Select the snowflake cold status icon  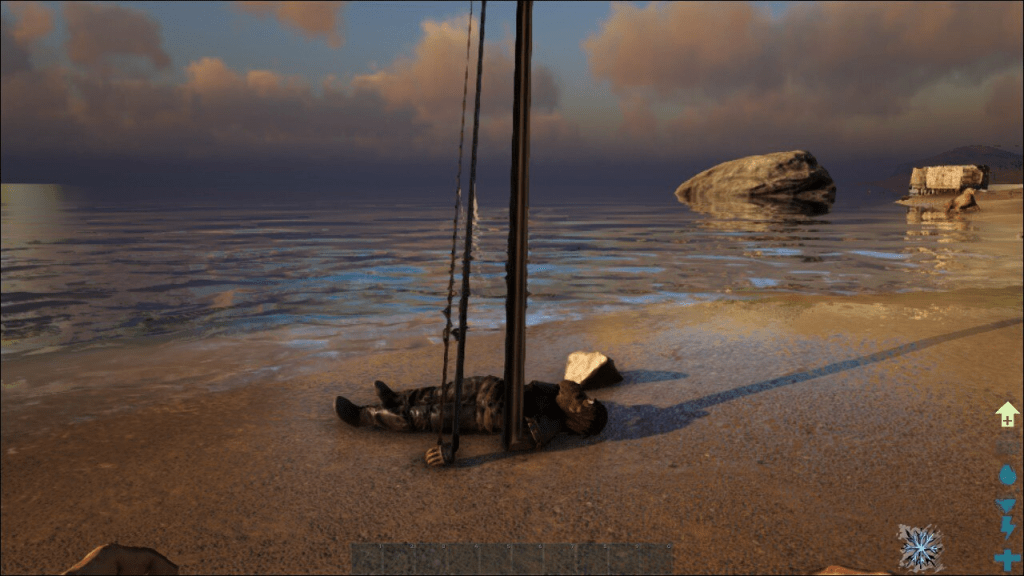point(920,547)
